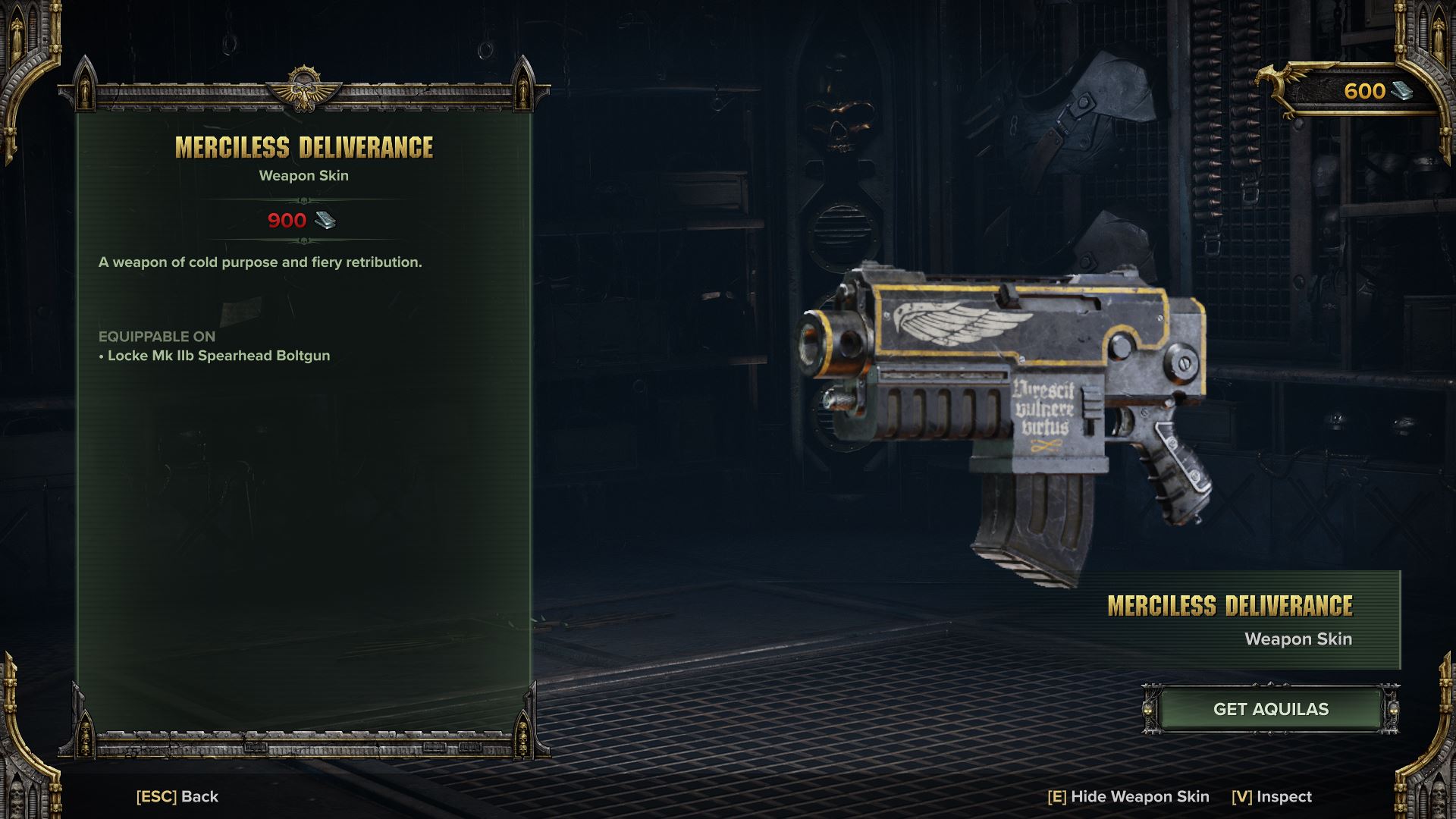This screenshot has height=819, width=1456.
Task: Go back using the ESC Back label
Action: coord(177,796)
